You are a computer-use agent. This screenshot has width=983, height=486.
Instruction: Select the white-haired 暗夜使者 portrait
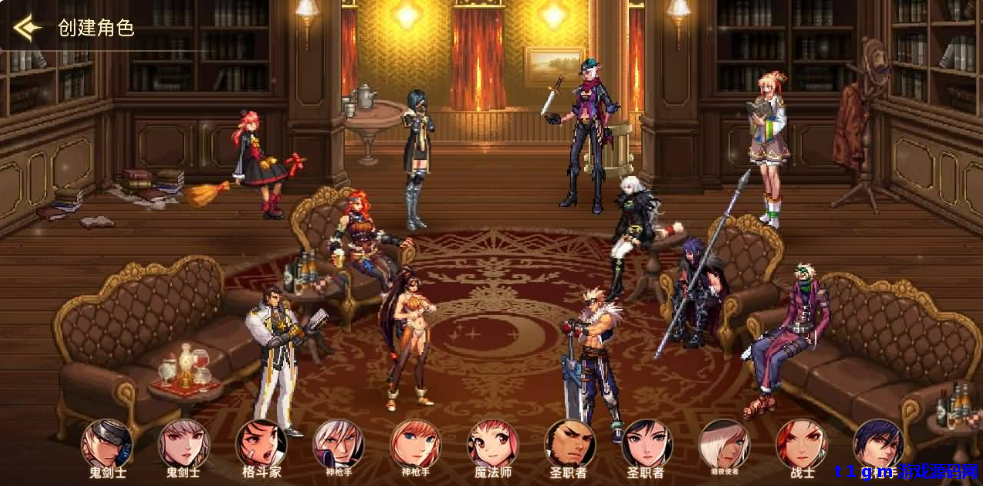[724, 443]
